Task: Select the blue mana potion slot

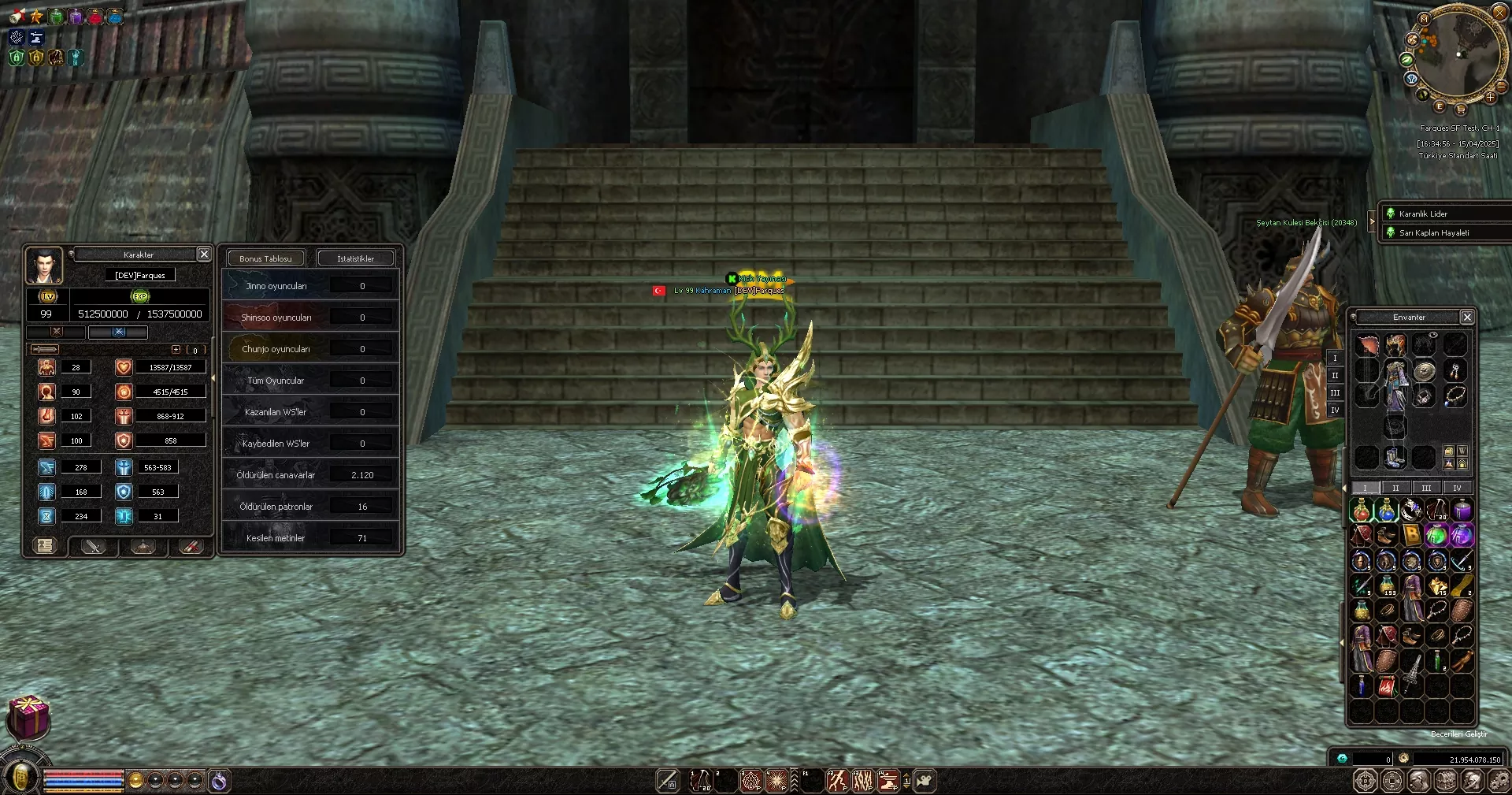Action: point(1386,511)
